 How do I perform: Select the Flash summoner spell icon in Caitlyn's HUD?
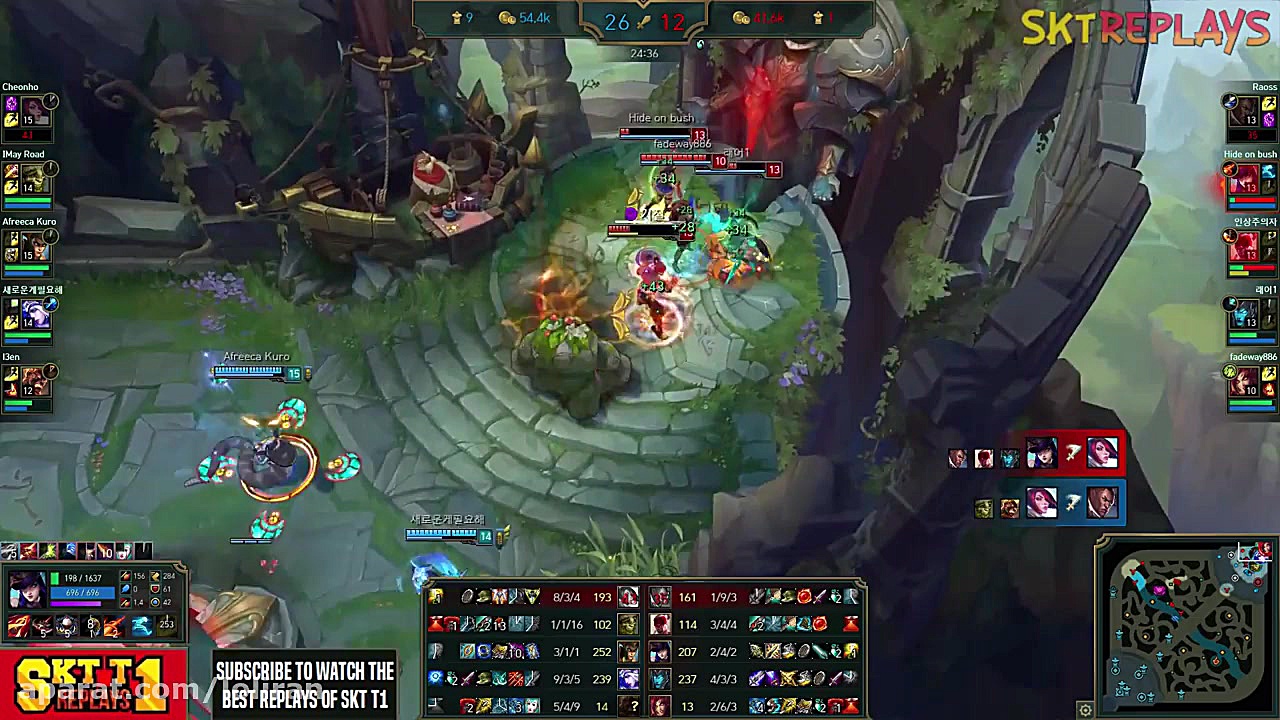point(140,625)
